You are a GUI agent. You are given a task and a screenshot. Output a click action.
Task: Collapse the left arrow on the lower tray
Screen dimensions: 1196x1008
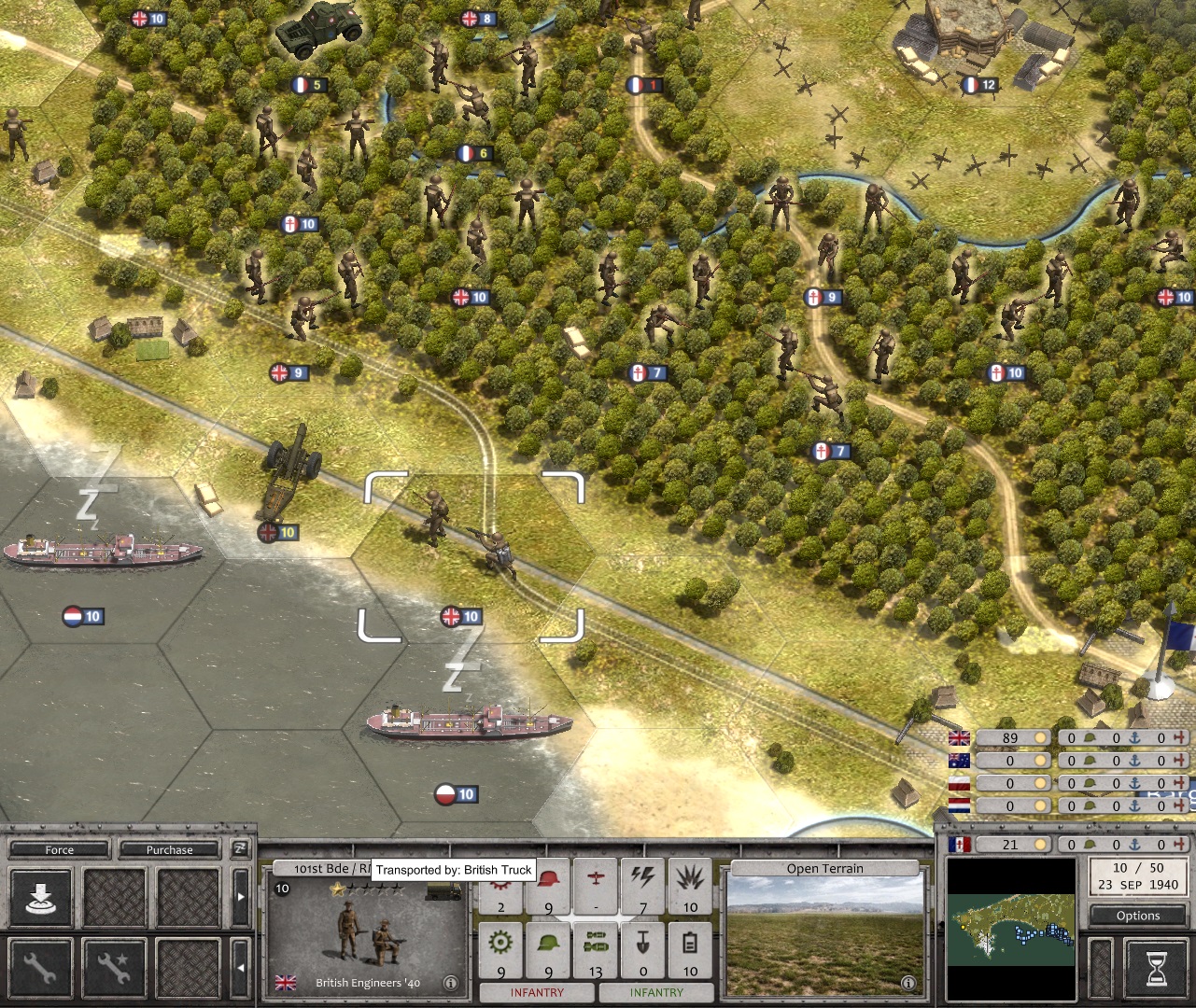pyautogui.click(x=241, y=967)
